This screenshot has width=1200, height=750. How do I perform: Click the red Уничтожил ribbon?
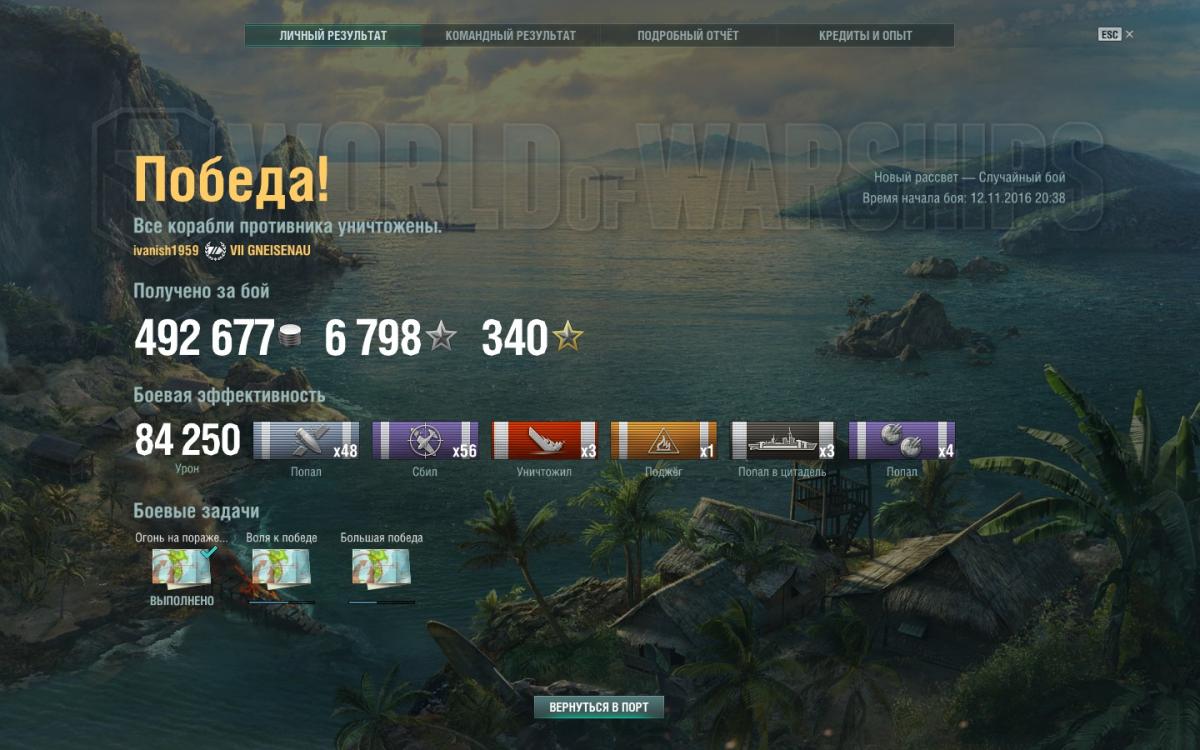pyautogui.click(x=544, y=441)
